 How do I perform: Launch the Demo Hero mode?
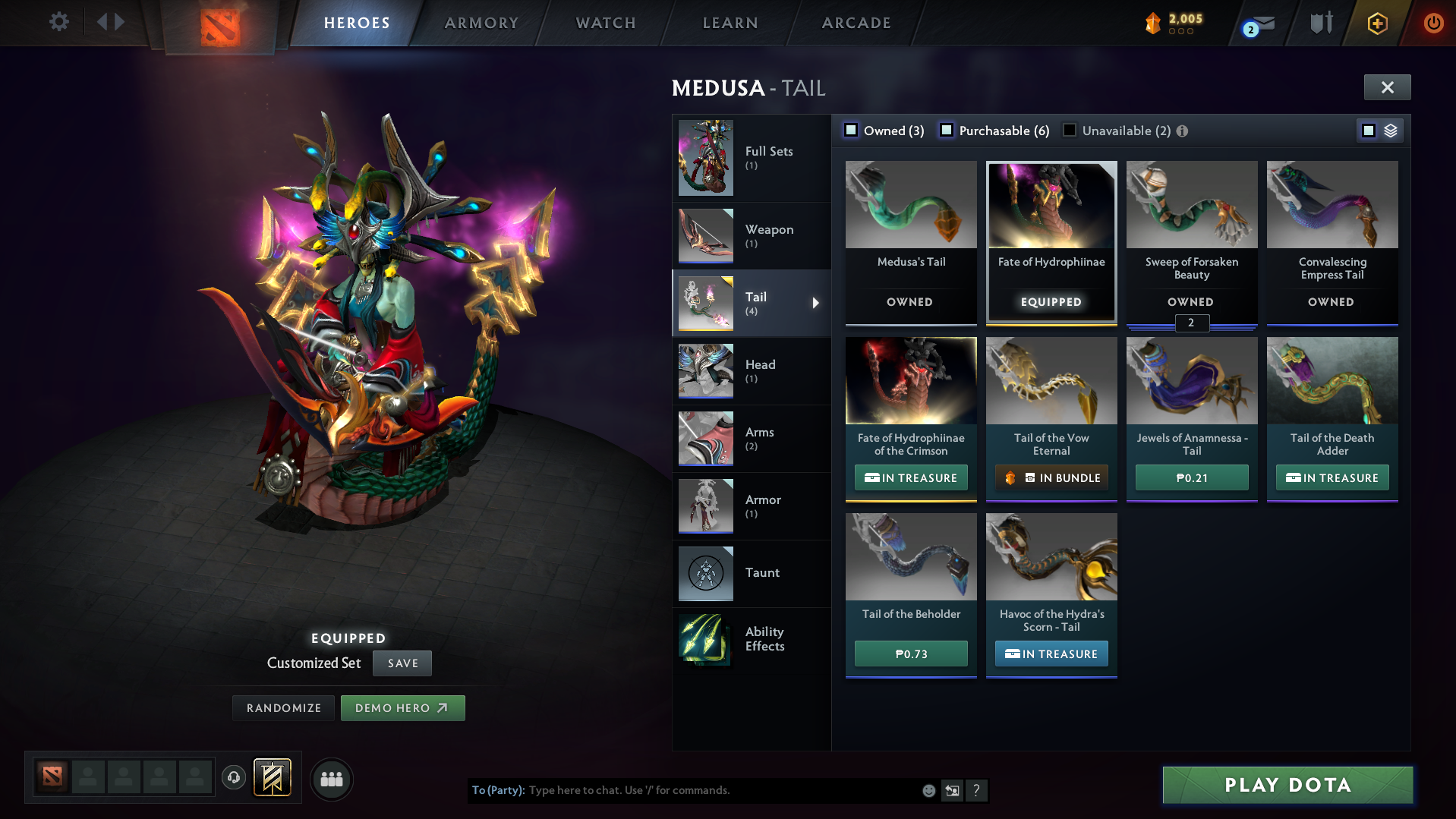(402, 708)
